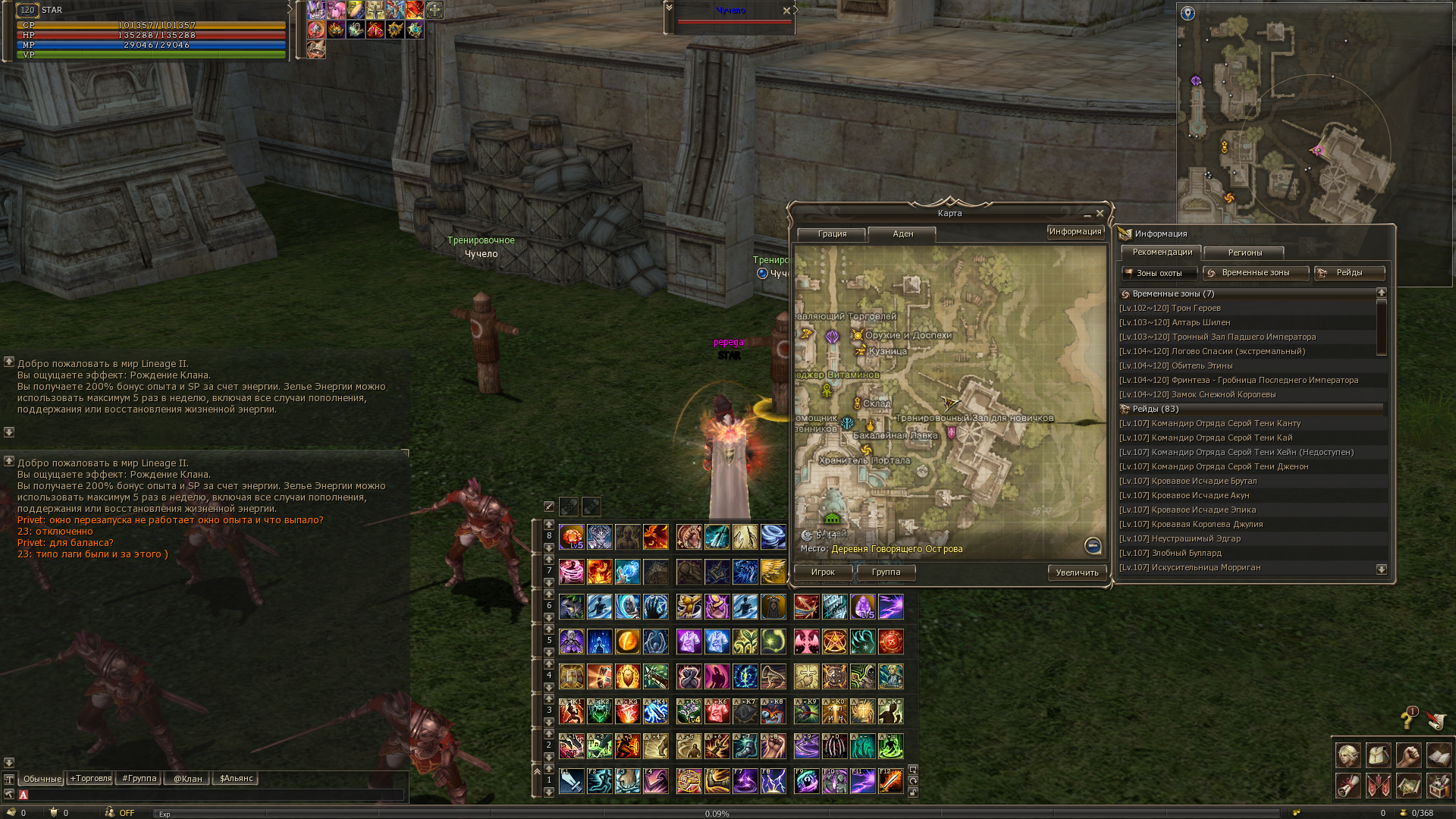1456x819 pixels.
Task: Open the Аден map tab
Action: 902,234
